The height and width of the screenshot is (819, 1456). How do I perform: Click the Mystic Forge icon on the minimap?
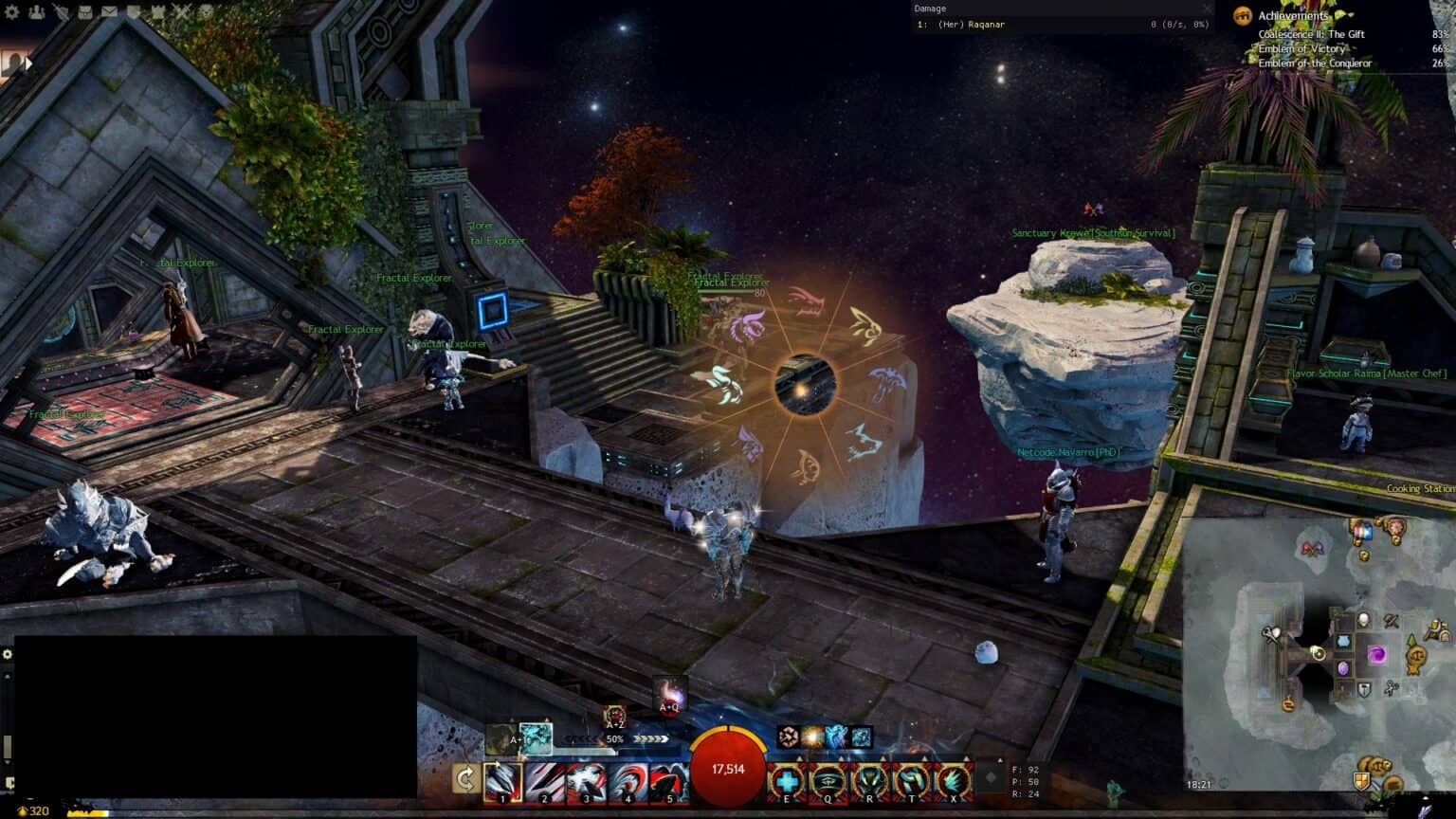(1377, 655)
